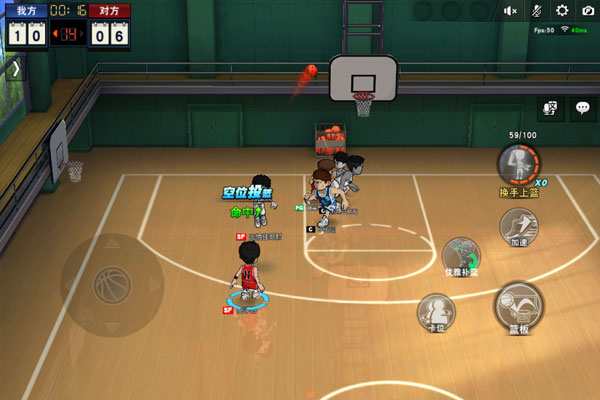Tap the 篮板 rebound button
This screenshot has width=600, height=400.
point(518,307)
